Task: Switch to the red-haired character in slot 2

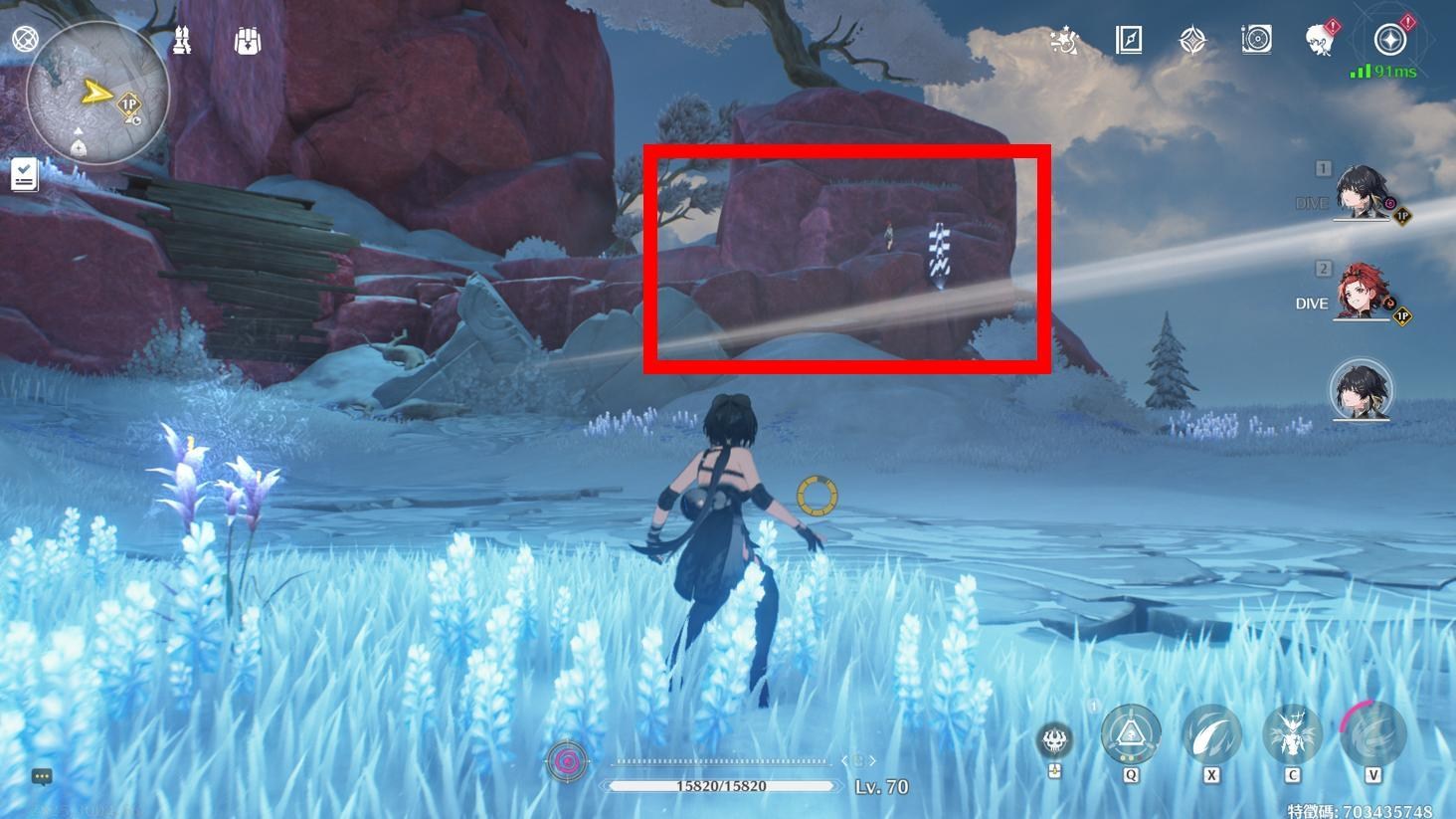Action: pyautogui.click(x=1361, y=292)
